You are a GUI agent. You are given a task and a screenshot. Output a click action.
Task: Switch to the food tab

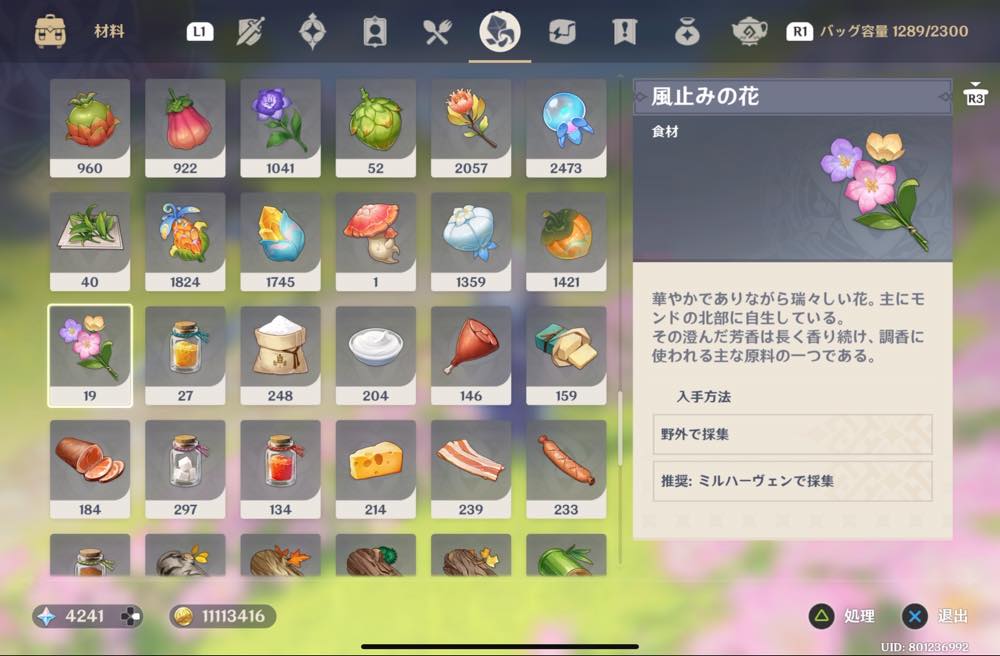437,32
